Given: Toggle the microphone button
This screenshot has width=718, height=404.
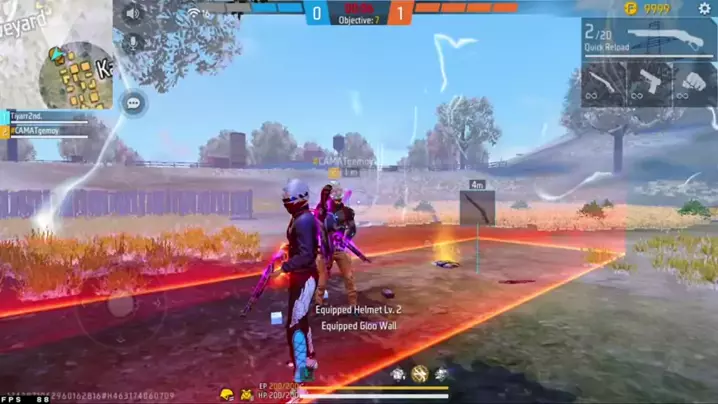Looking at the screenshot, I should [x=131, y=43].
